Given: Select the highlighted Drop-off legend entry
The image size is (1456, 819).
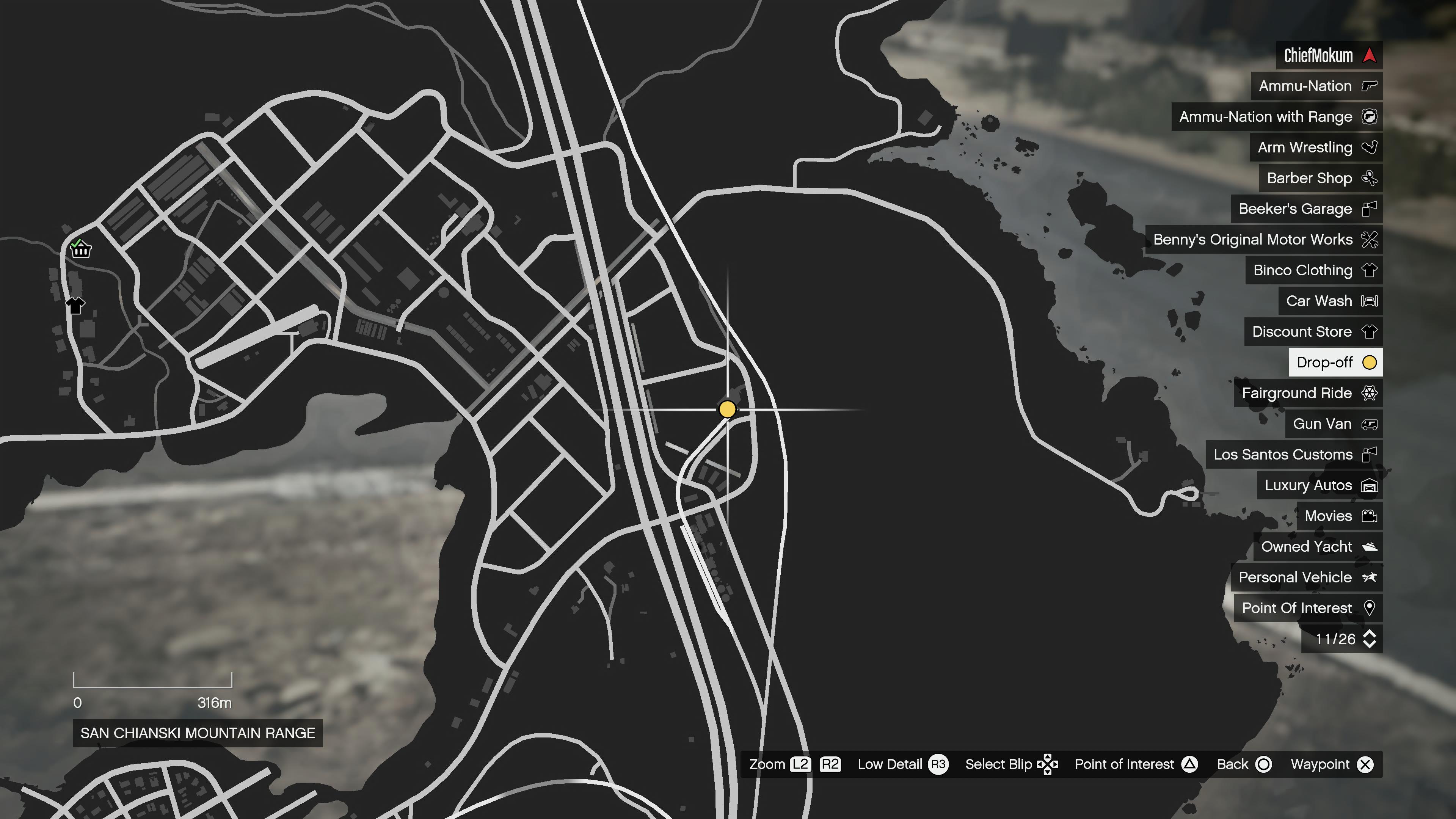Looking at the screenshot, I should (1335, 362).
